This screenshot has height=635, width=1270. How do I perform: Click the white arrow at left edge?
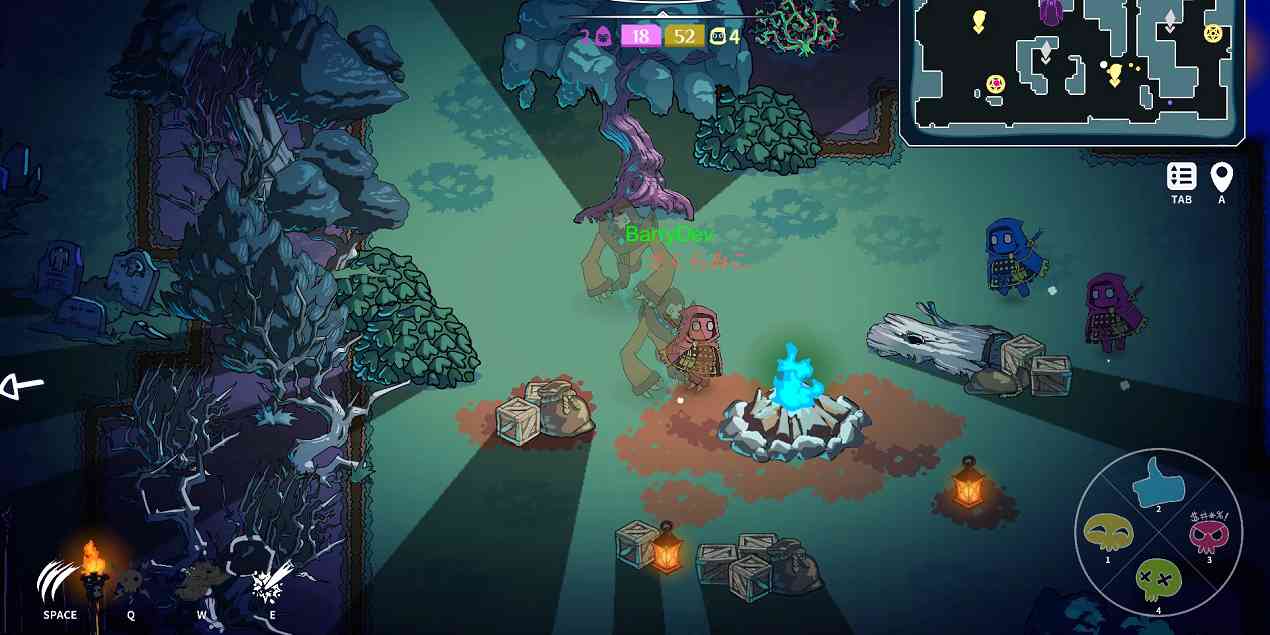tap(22, 386)
